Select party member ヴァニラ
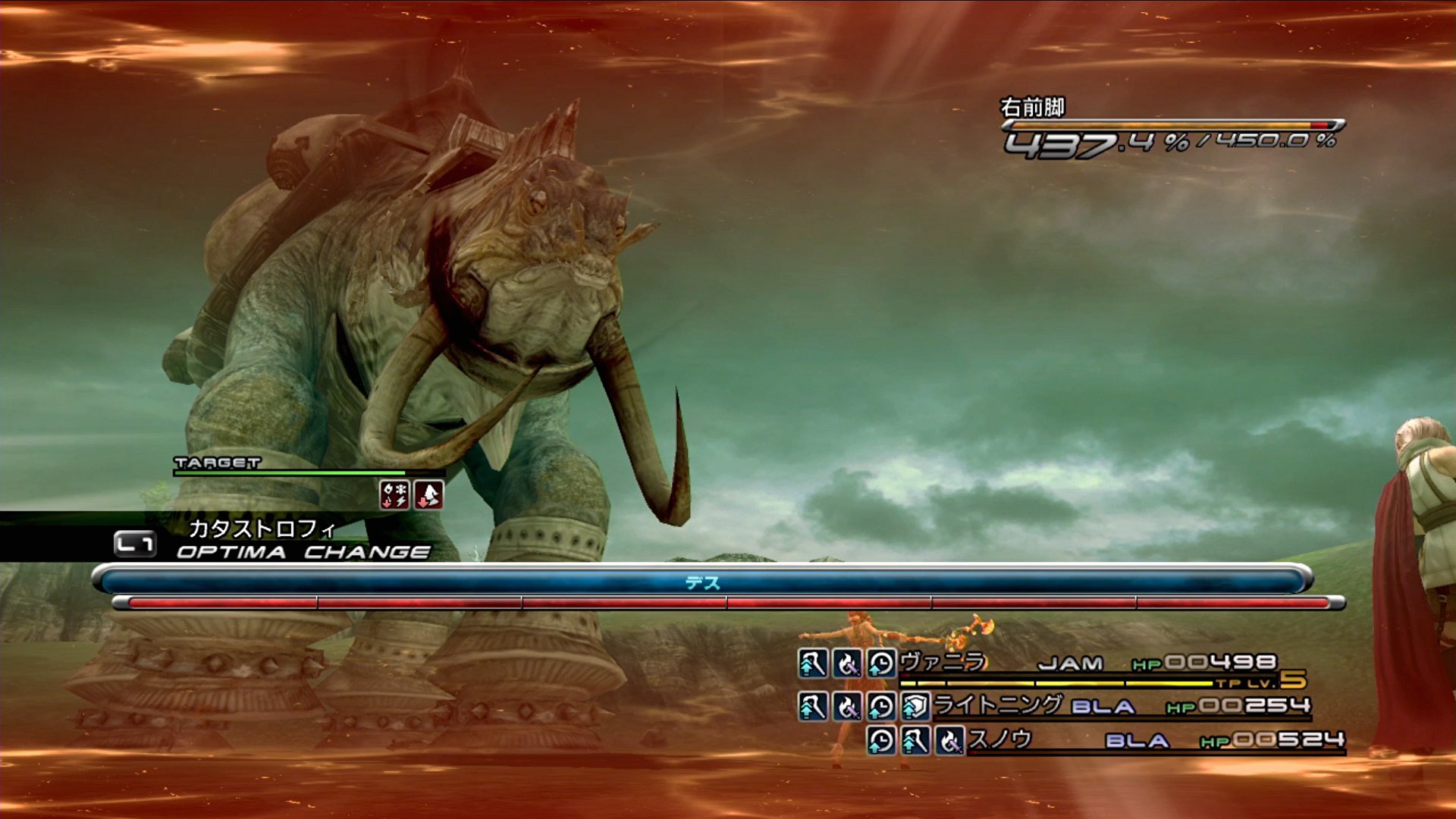The image size is (1456, 819). tap(943, 662)
